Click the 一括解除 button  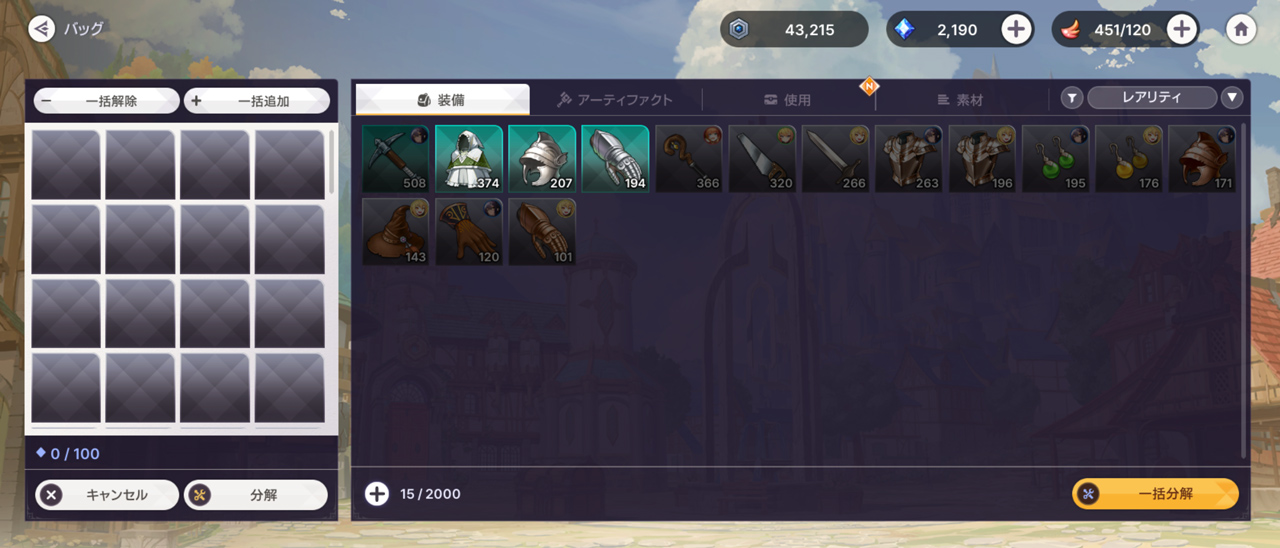point(106,101)
